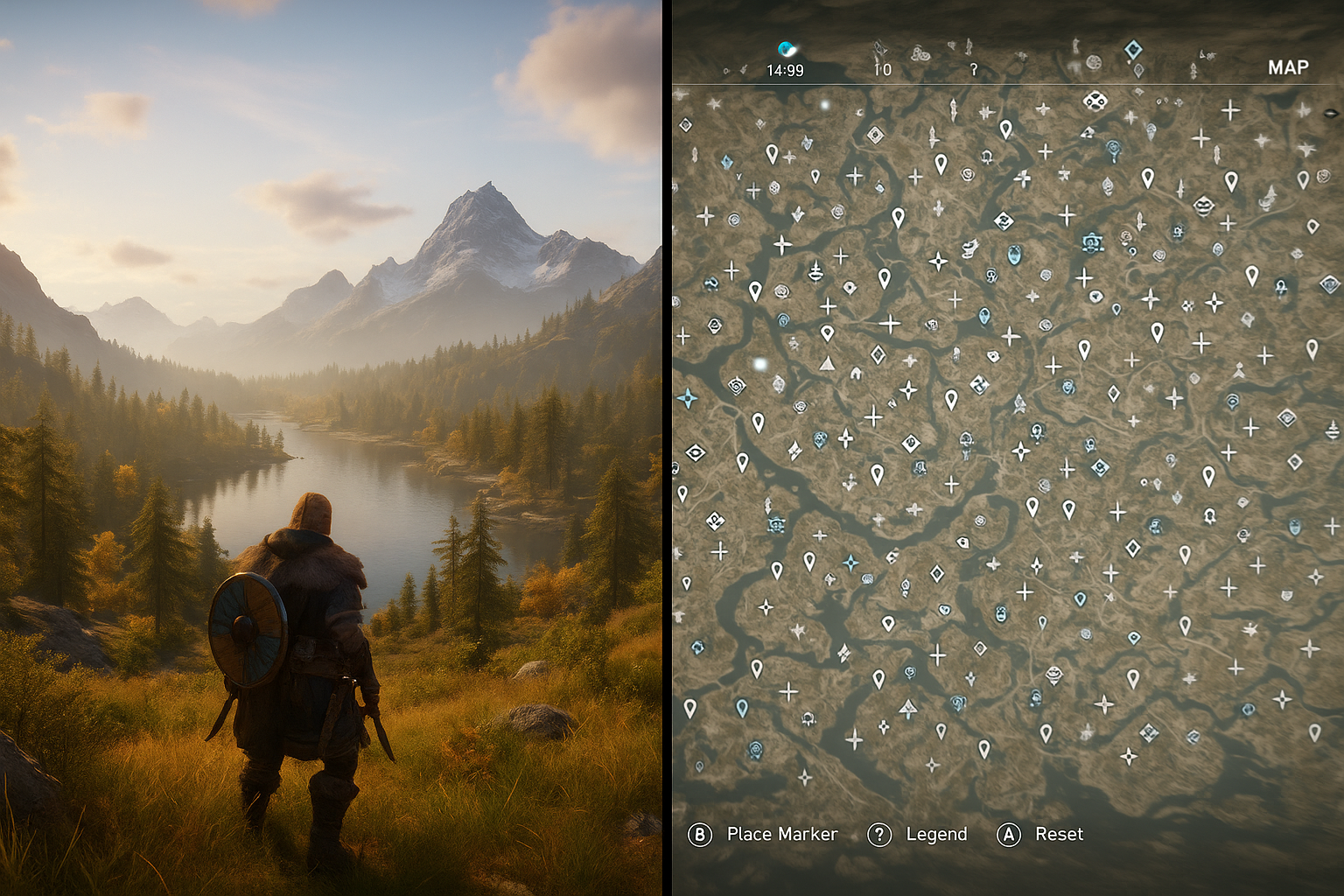The height and width of the screenshot is (896, 1344).
Task: Select the solid white triangle map marker
Action: 827,363
